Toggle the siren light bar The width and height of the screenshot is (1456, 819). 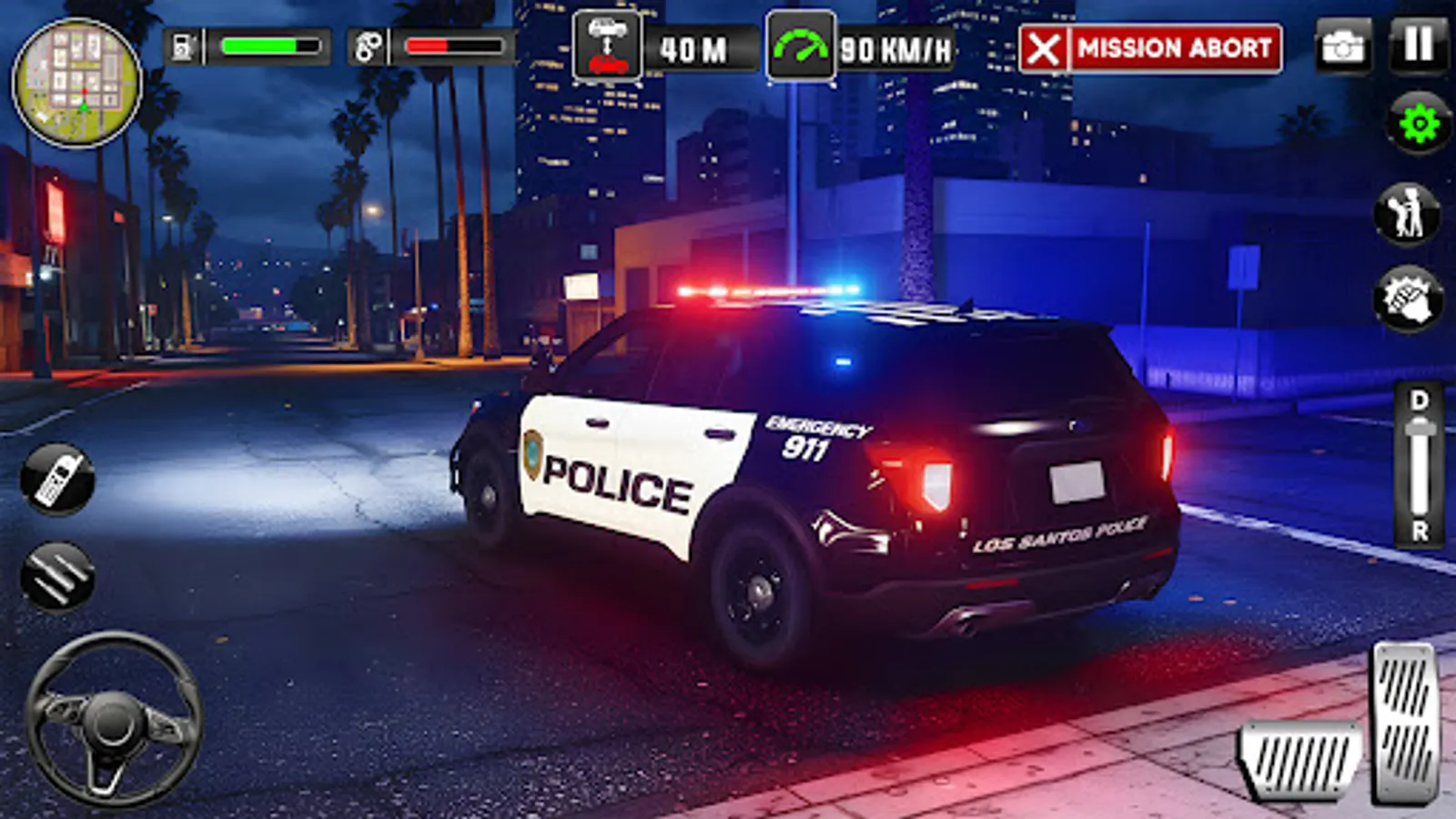[769, 291]
